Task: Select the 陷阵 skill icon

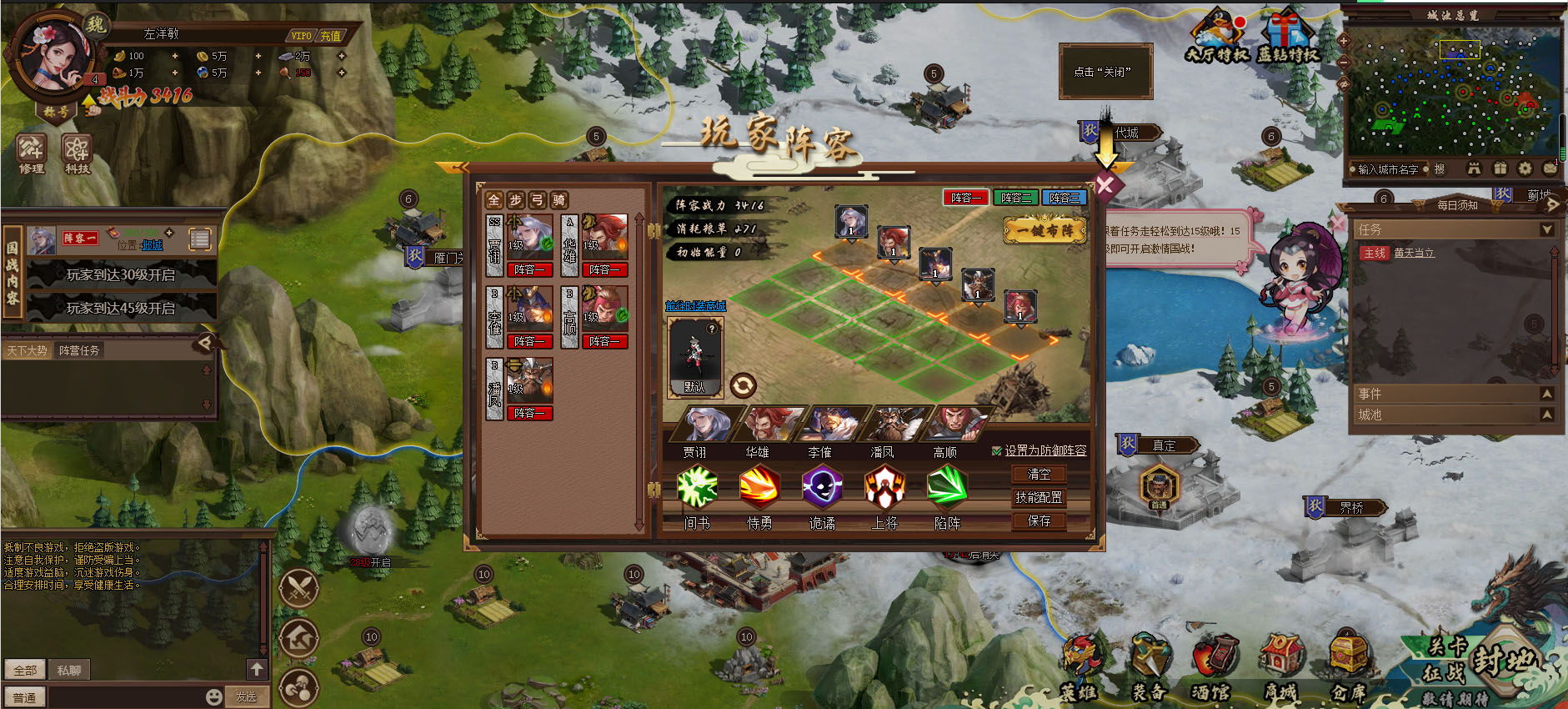Action: (x=947, y=487)
